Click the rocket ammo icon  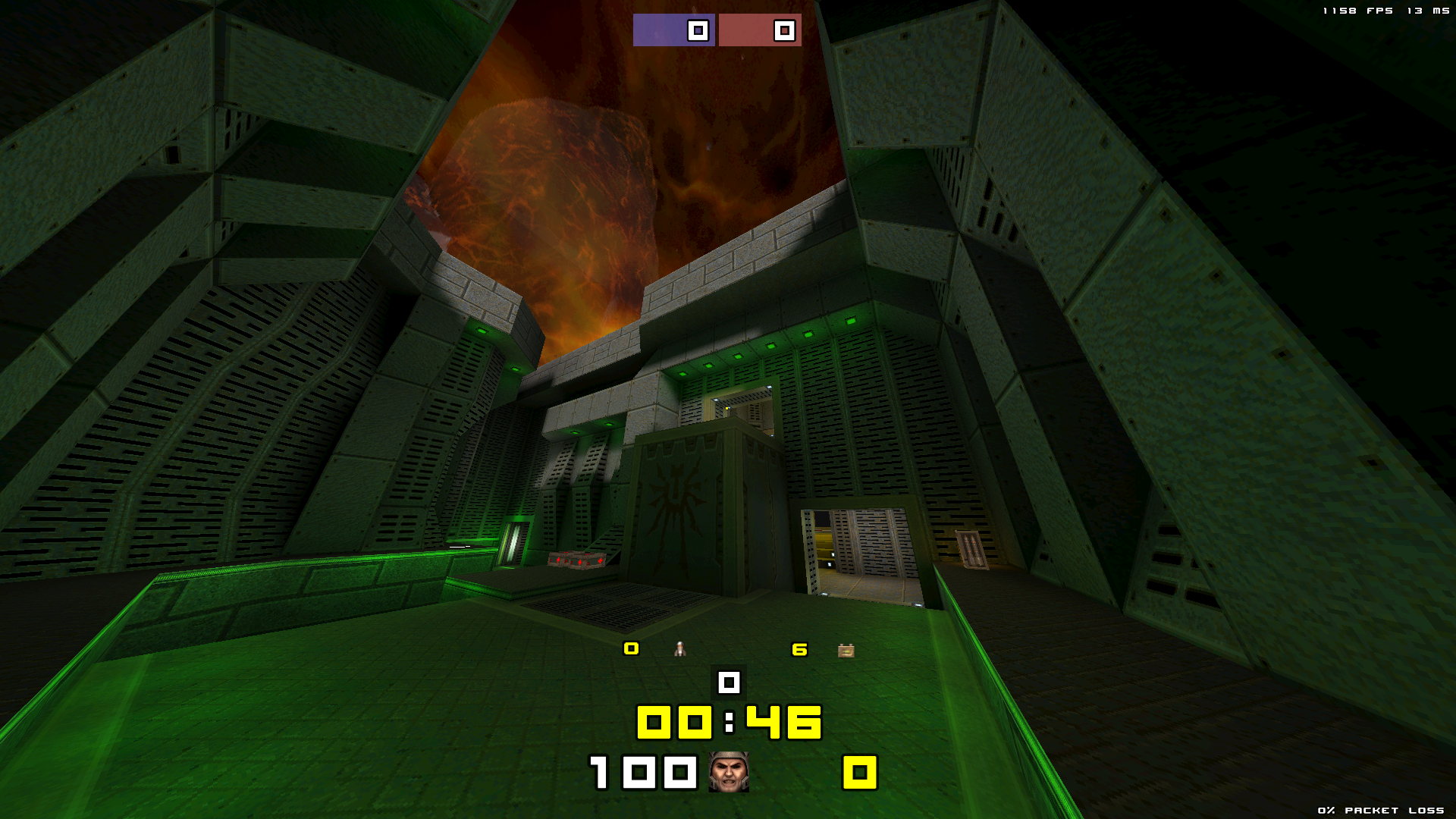[x=680, y=649]
